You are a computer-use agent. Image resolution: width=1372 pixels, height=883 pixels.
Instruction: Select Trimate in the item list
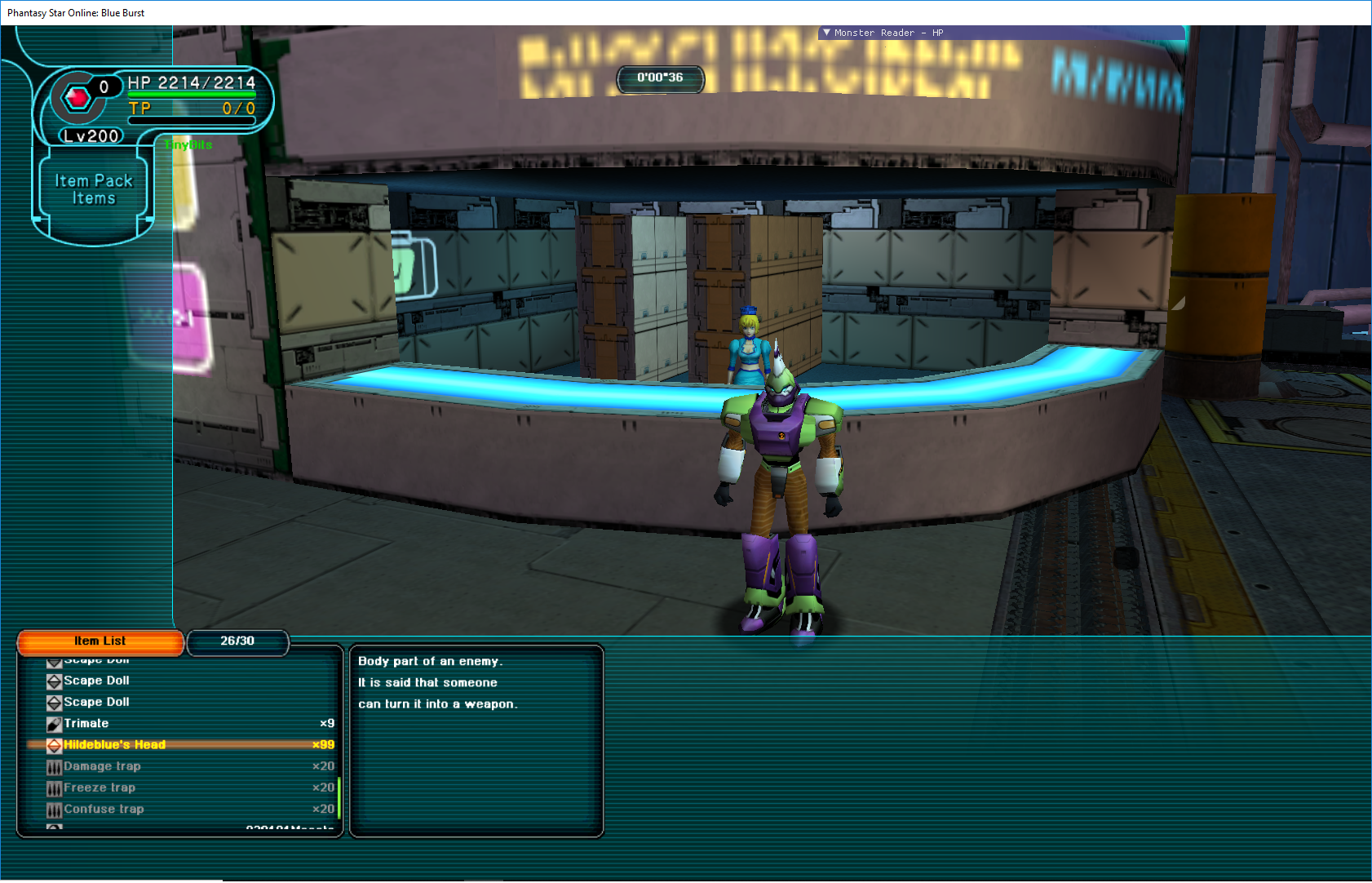pos(86,724)
